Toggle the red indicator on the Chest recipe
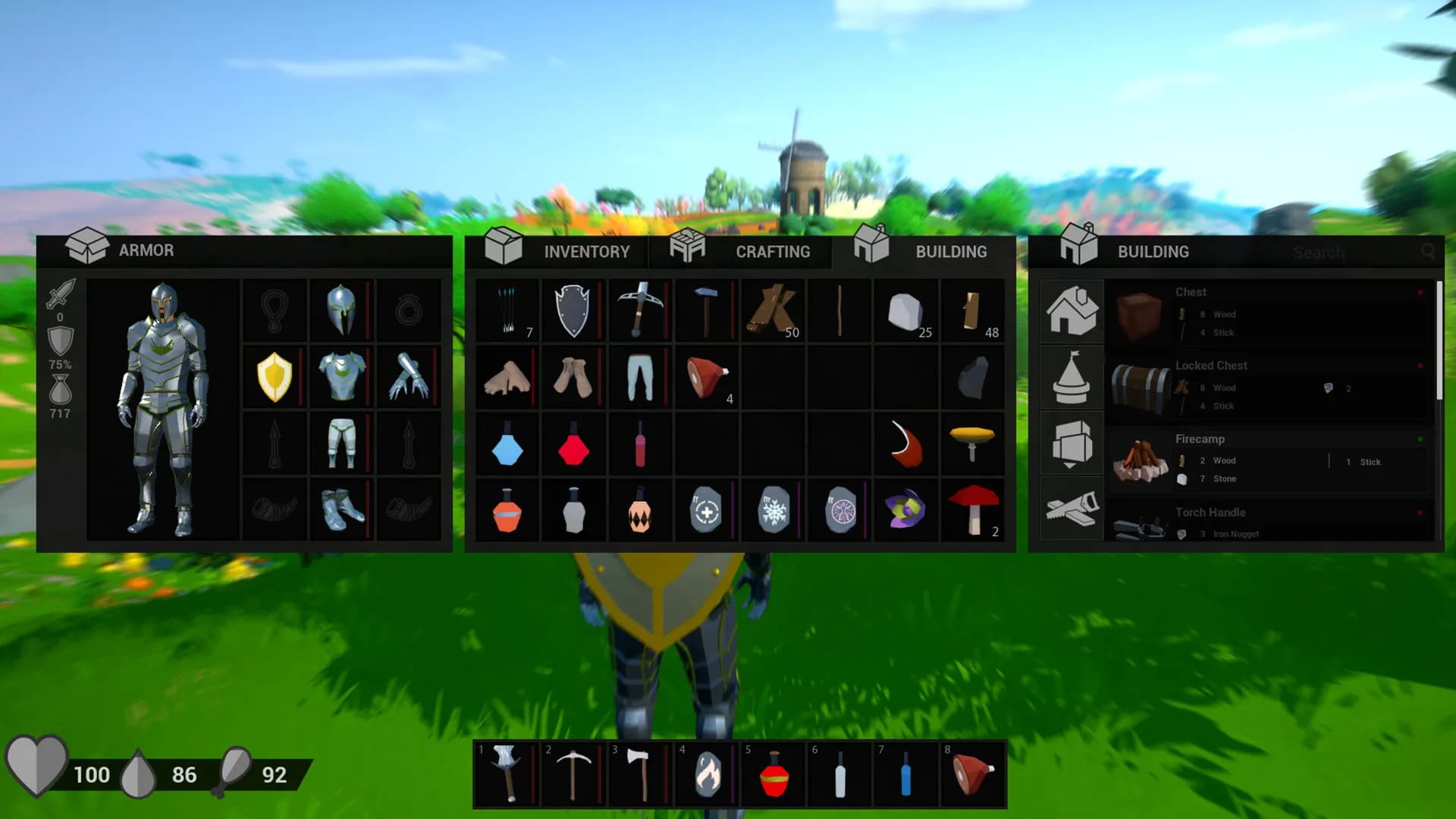1456x819 pixels. [1419, 292]
